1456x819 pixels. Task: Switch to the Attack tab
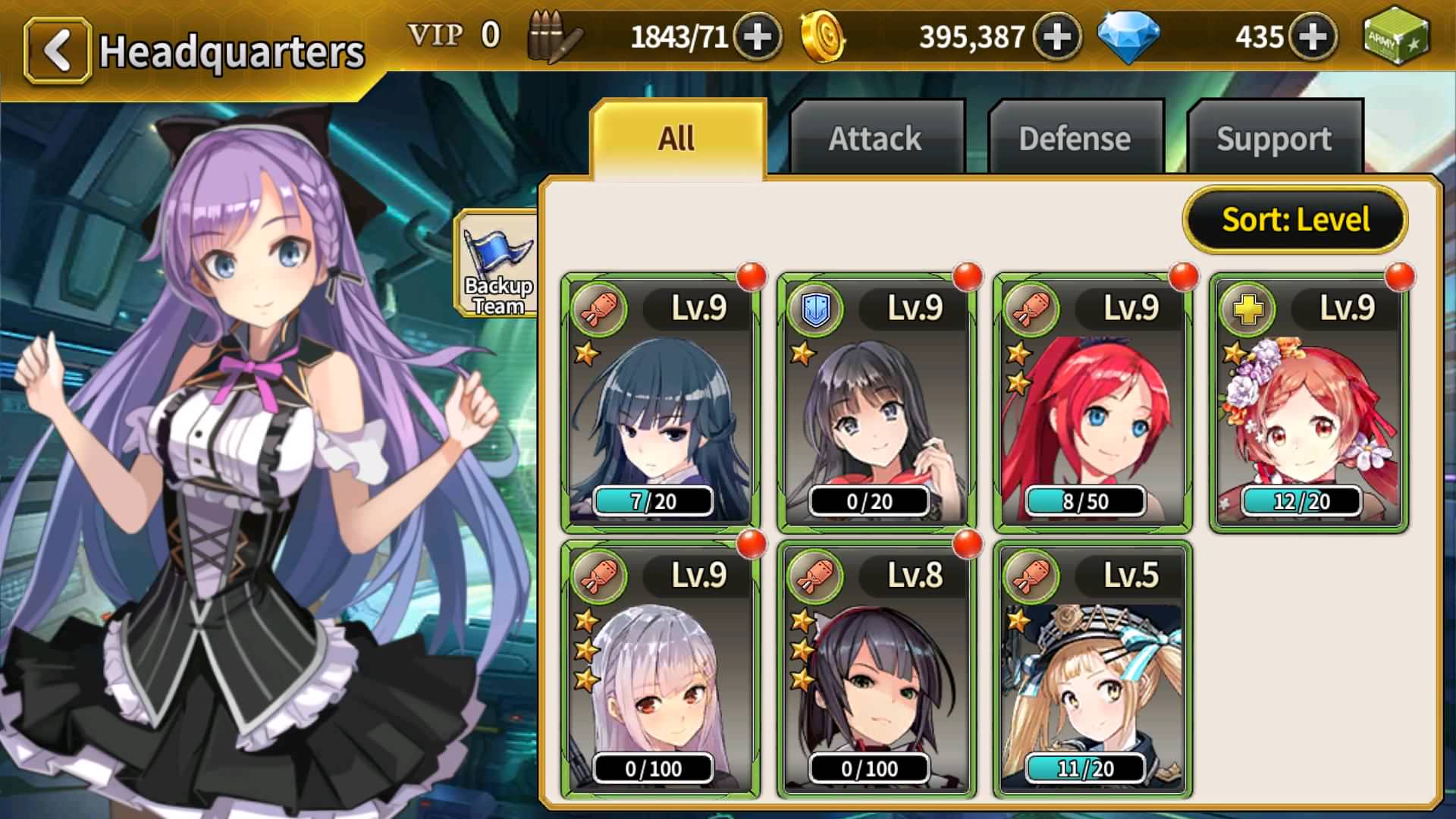tap(876, 139)
